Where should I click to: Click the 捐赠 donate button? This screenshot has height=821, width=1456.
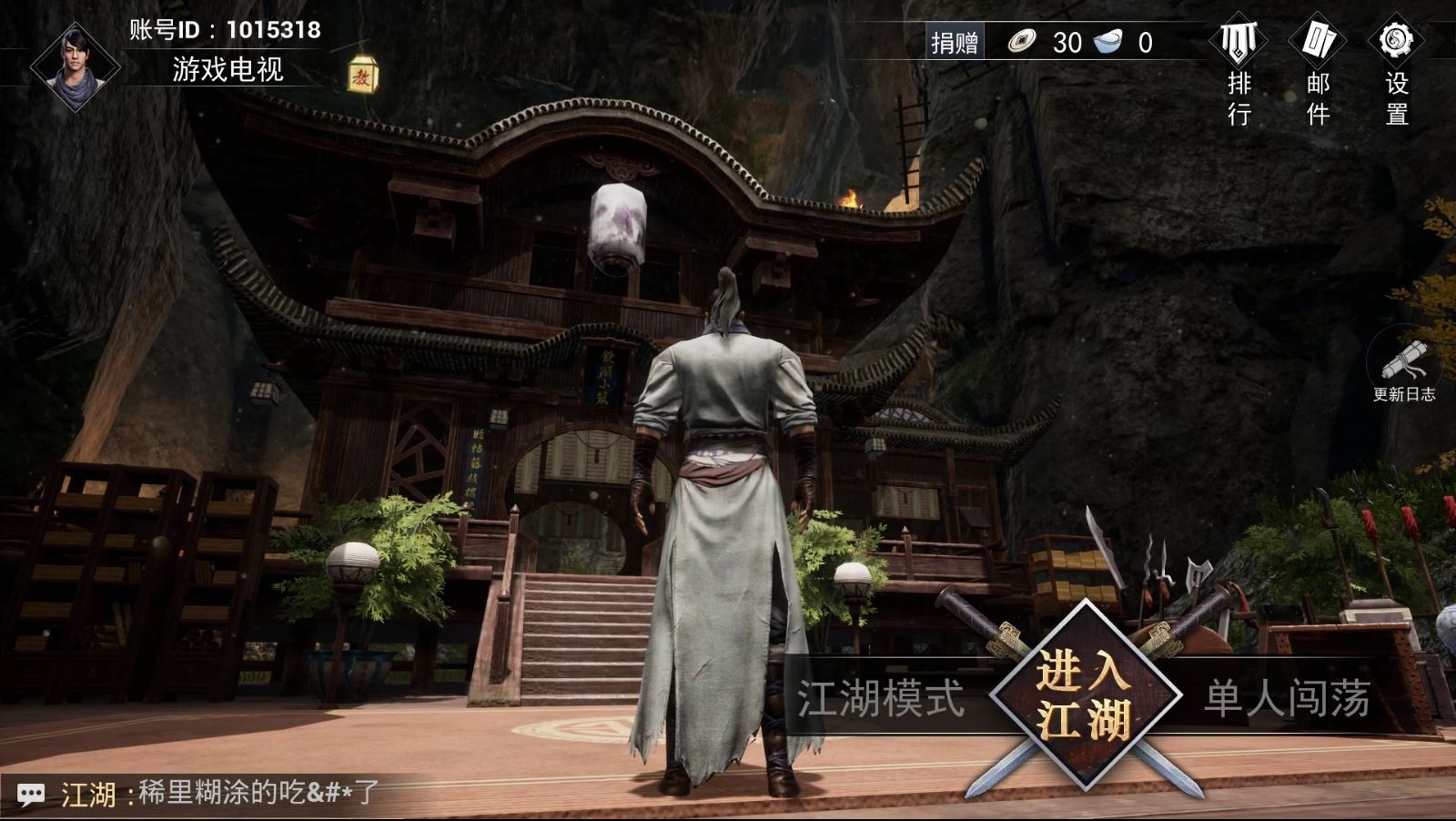coord(955,43)
